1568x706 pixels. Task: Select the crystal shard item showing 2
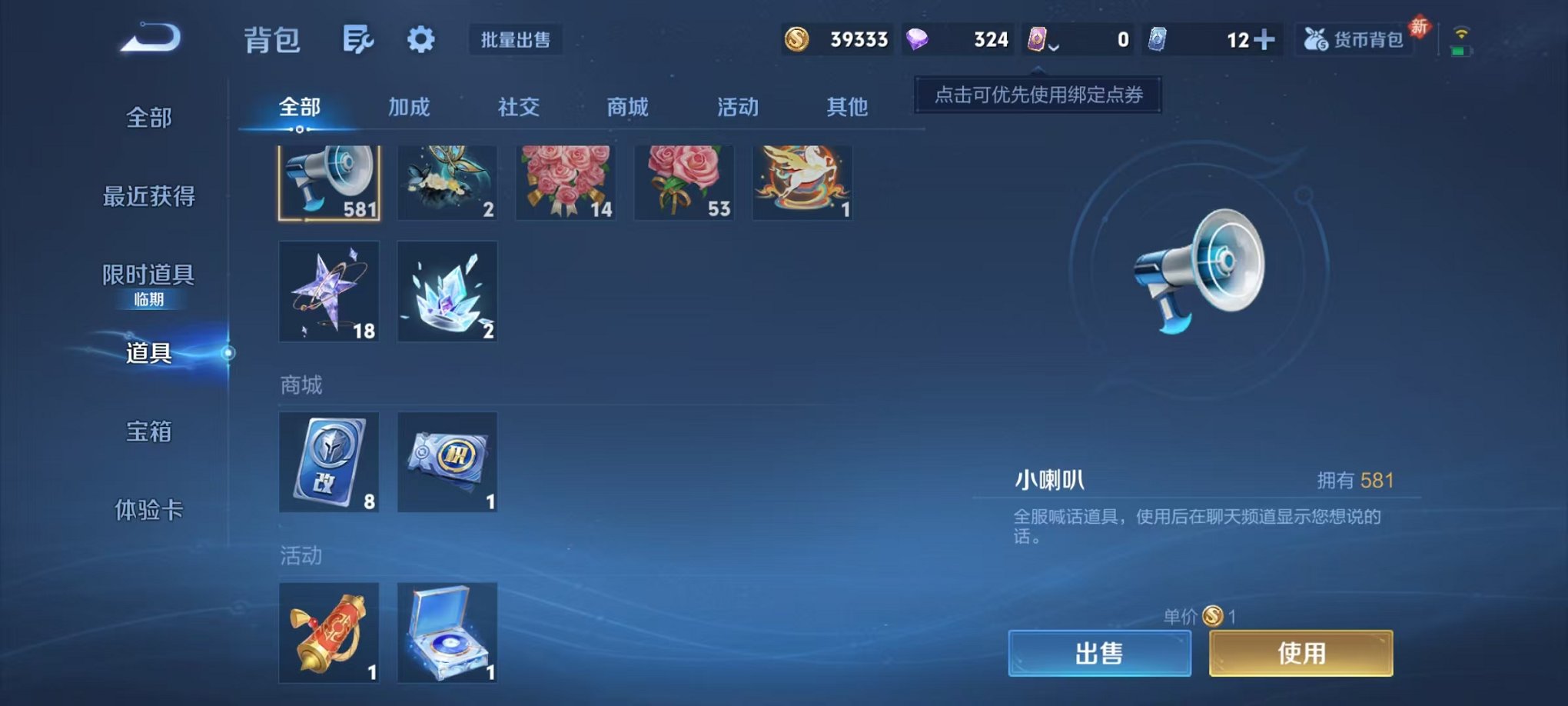point(447,291)
